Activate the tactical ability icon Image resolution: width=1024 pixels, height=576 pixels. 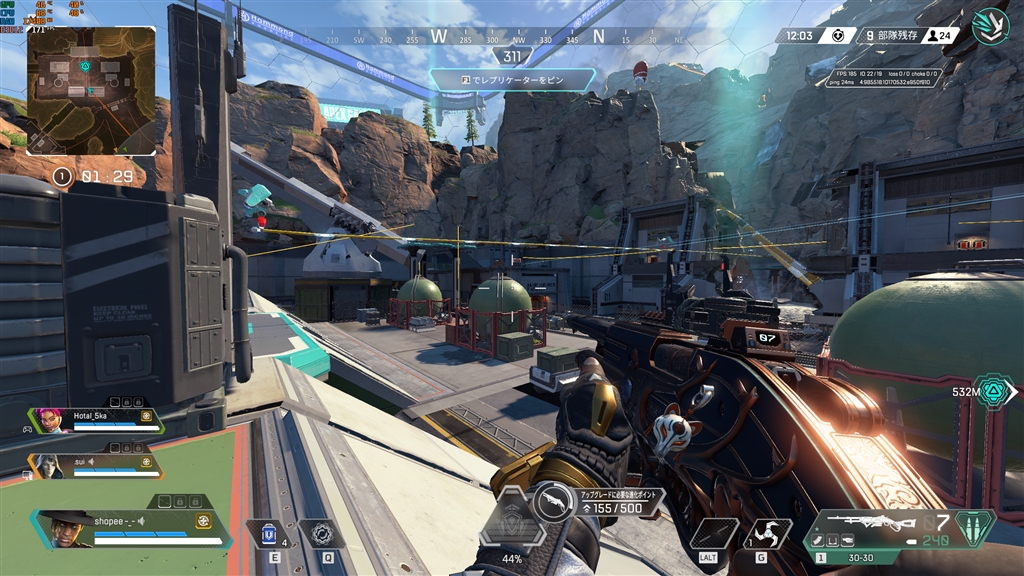[321, 534]
